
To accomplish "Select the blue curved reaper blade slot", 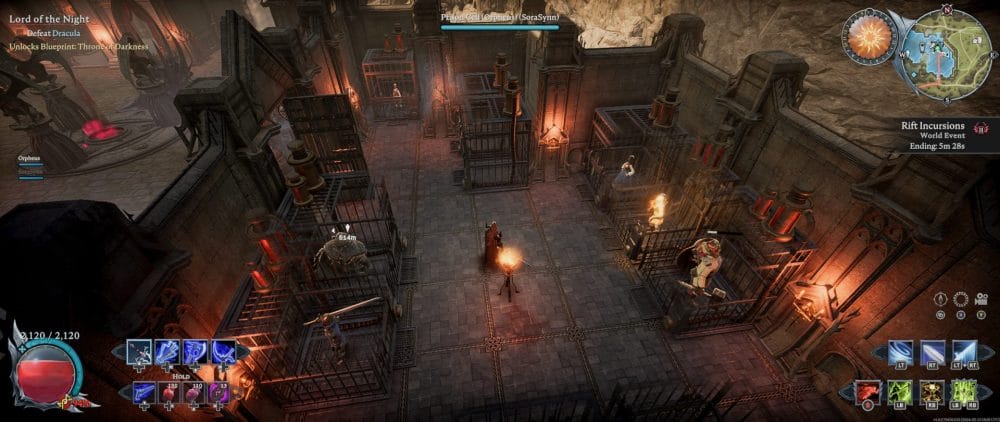I will pos(224,352).
